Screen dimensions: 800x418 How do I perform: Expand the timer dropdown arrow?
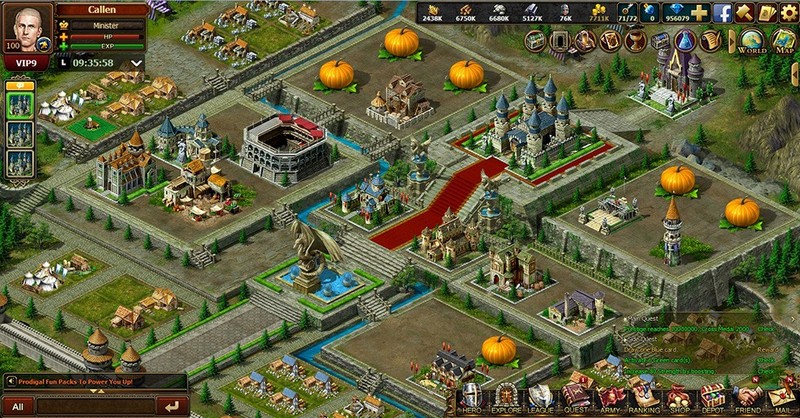(x=136, y=62)
